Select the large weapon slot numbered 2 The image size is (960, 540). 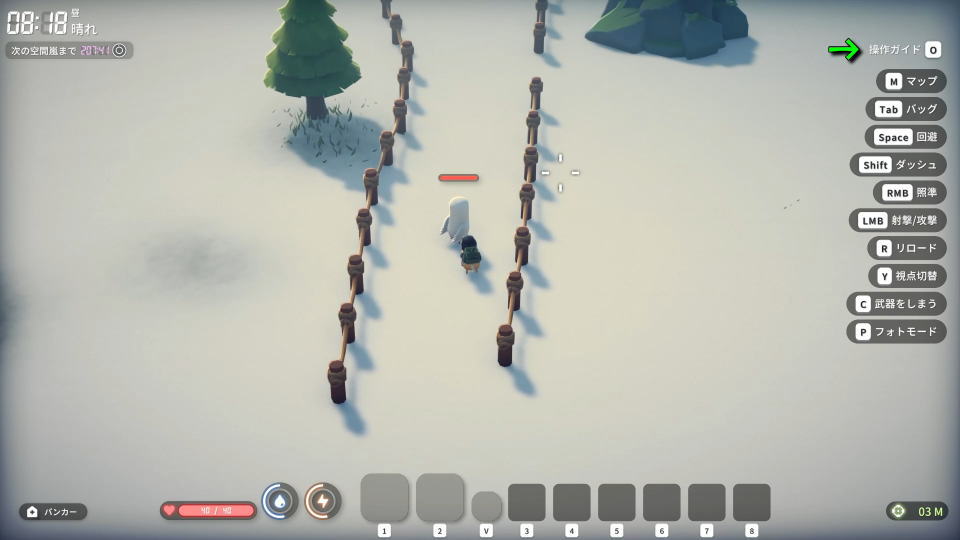[439, 497]
